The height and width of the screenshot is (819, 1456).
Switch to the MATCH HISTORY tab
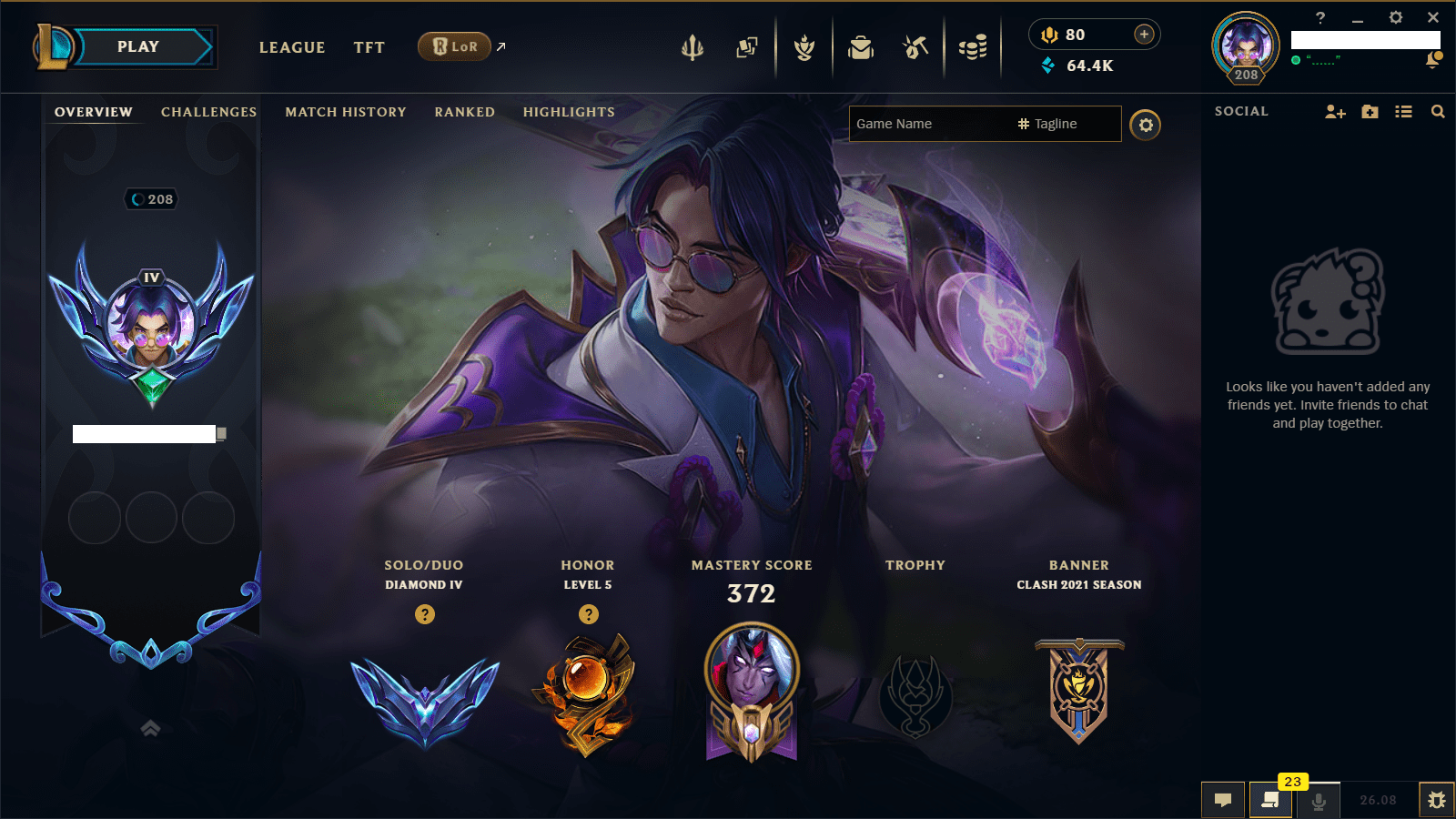tap(345, 111)
